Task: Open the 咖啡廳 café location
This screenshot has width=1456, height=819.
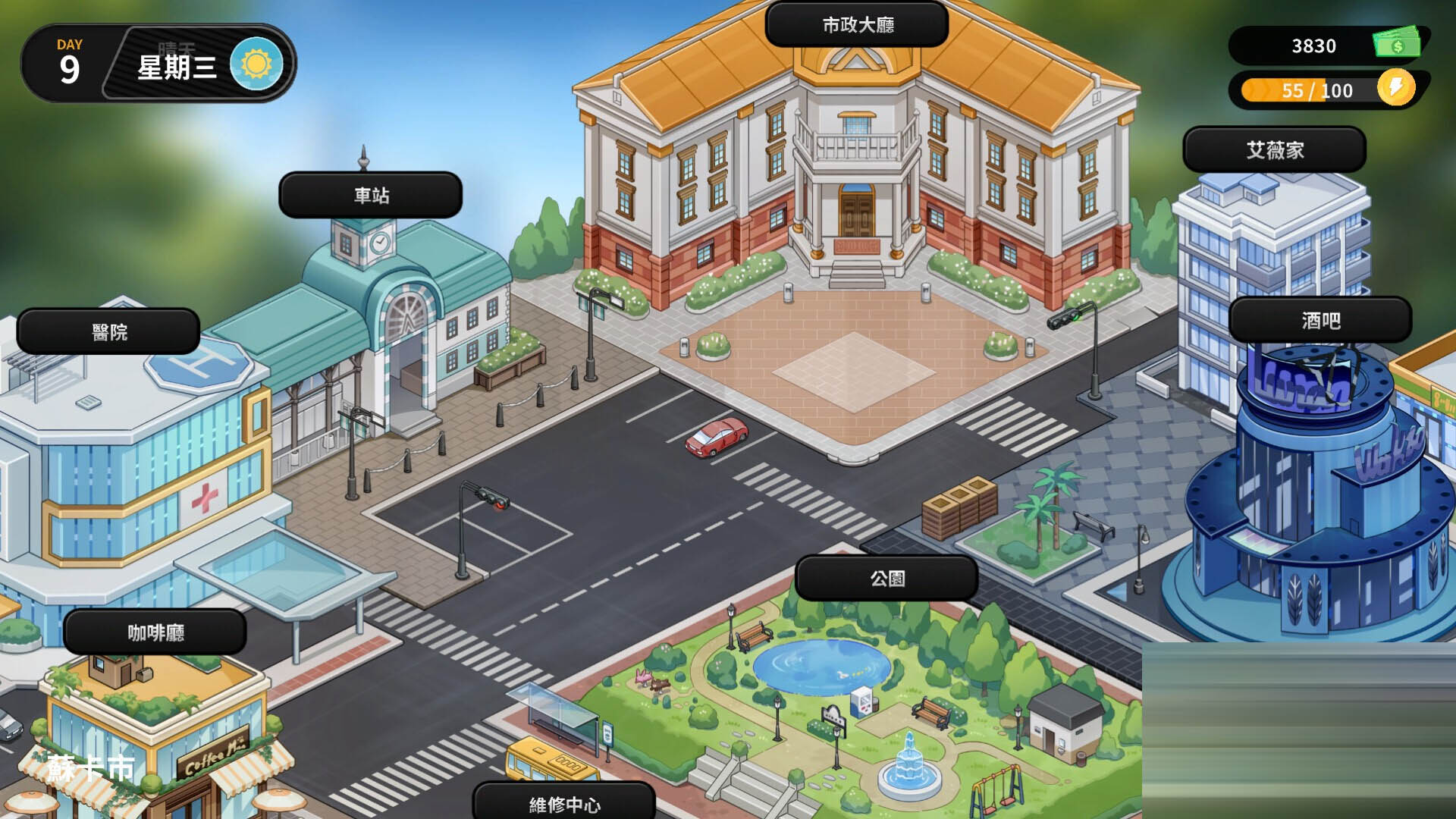Action: point(155,632)
